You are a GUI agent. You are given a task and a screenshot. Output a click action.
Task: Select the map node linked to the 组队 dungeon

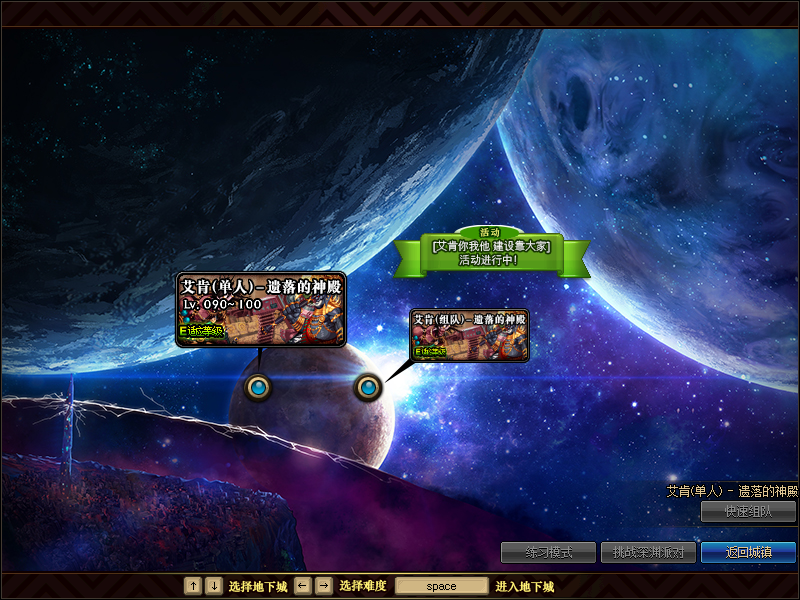pyautogui.click(x=368, y=386)
